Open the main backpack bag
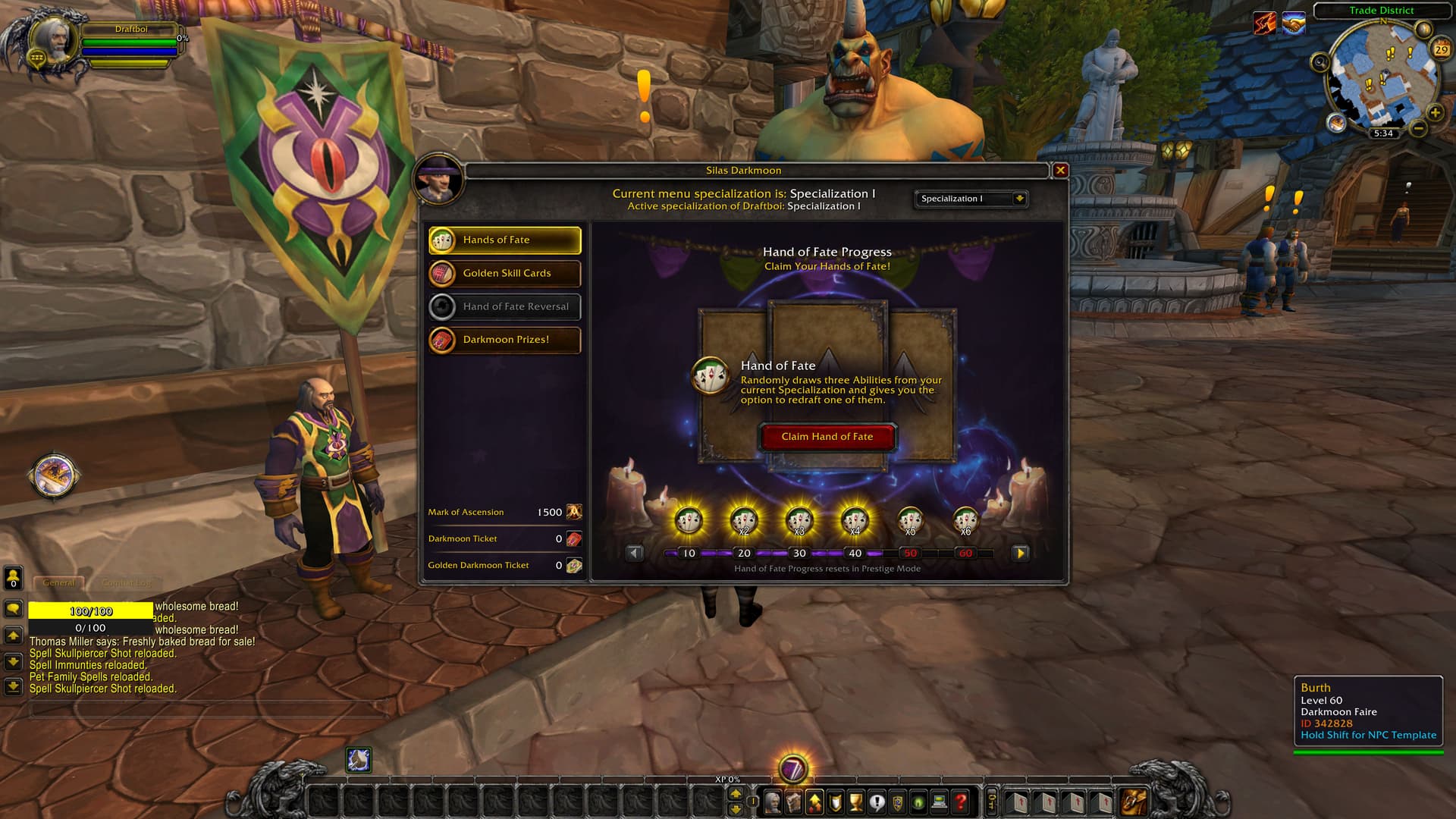The image size is (1456, 819). (x=1134, y=802)
